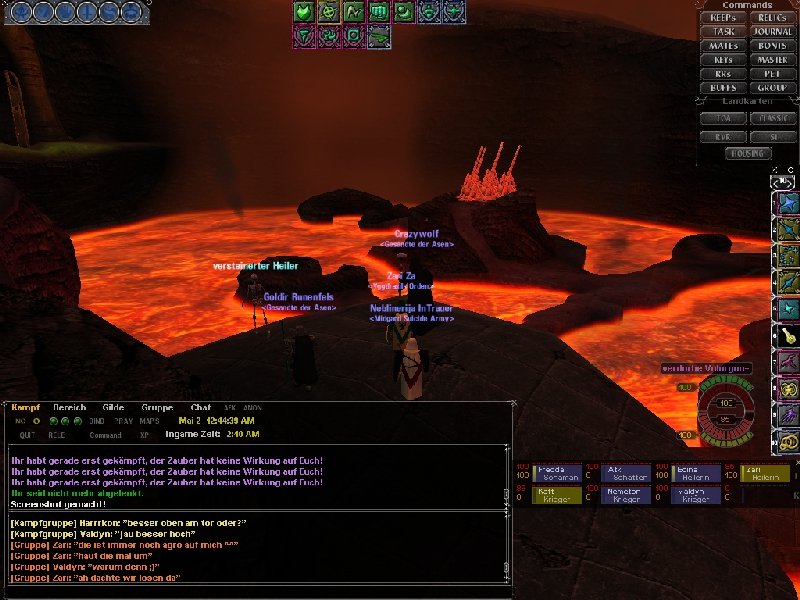The image size is (800, 600).
Task: Open the HOUSING map button
Action: [x=748, y=153]
